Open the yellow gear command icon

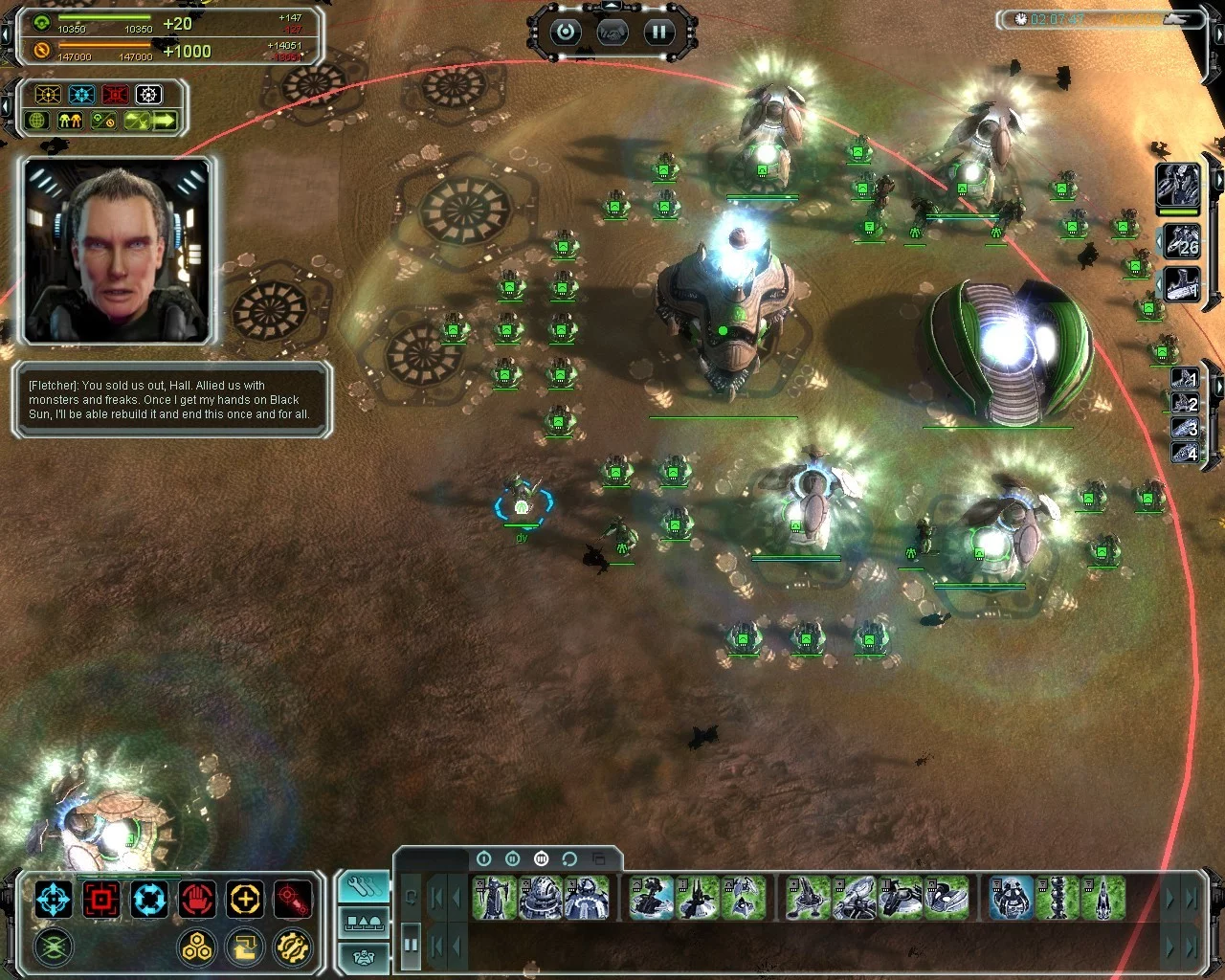click(x=293, y=947)
